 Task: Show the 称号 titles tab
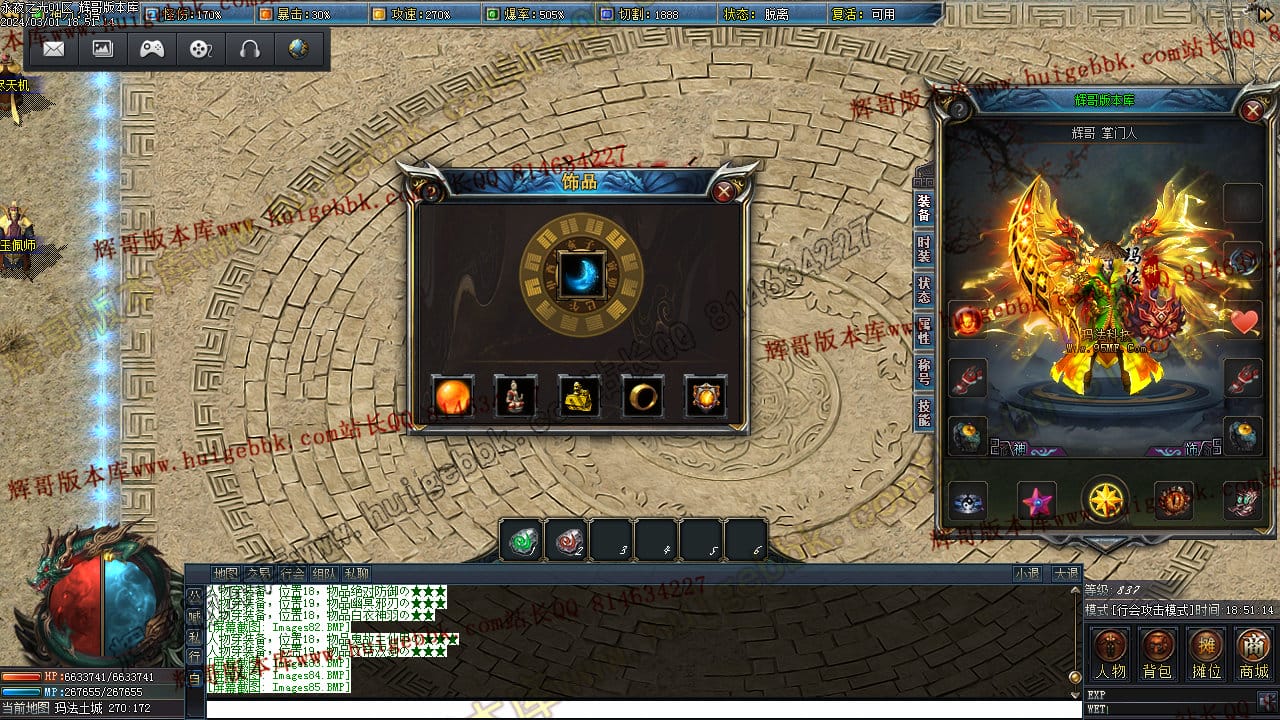[923, 371]
